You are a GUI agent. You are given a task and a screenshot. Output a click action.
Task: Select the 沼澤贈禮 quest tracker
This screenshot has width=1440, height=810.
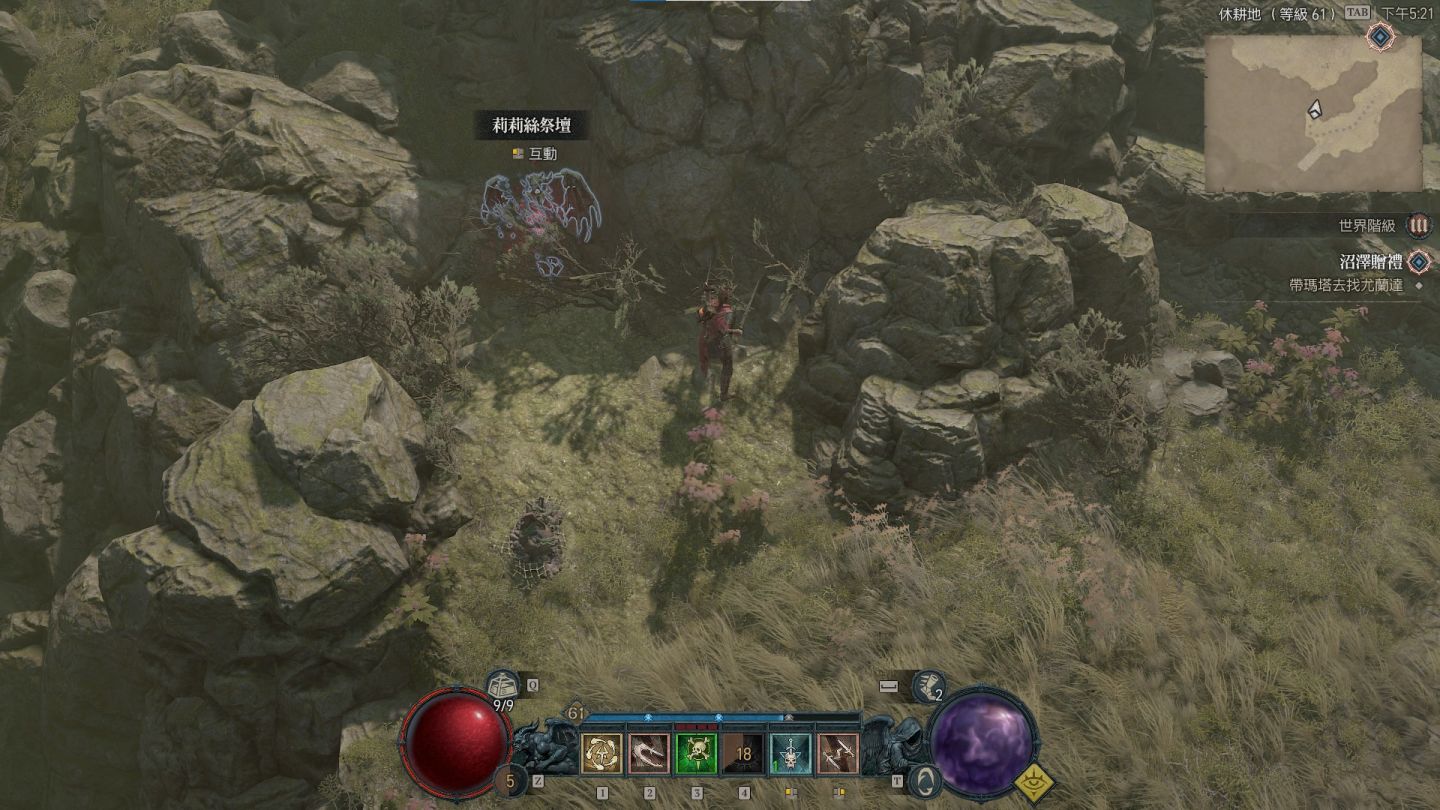click(x=1369, y=262)
